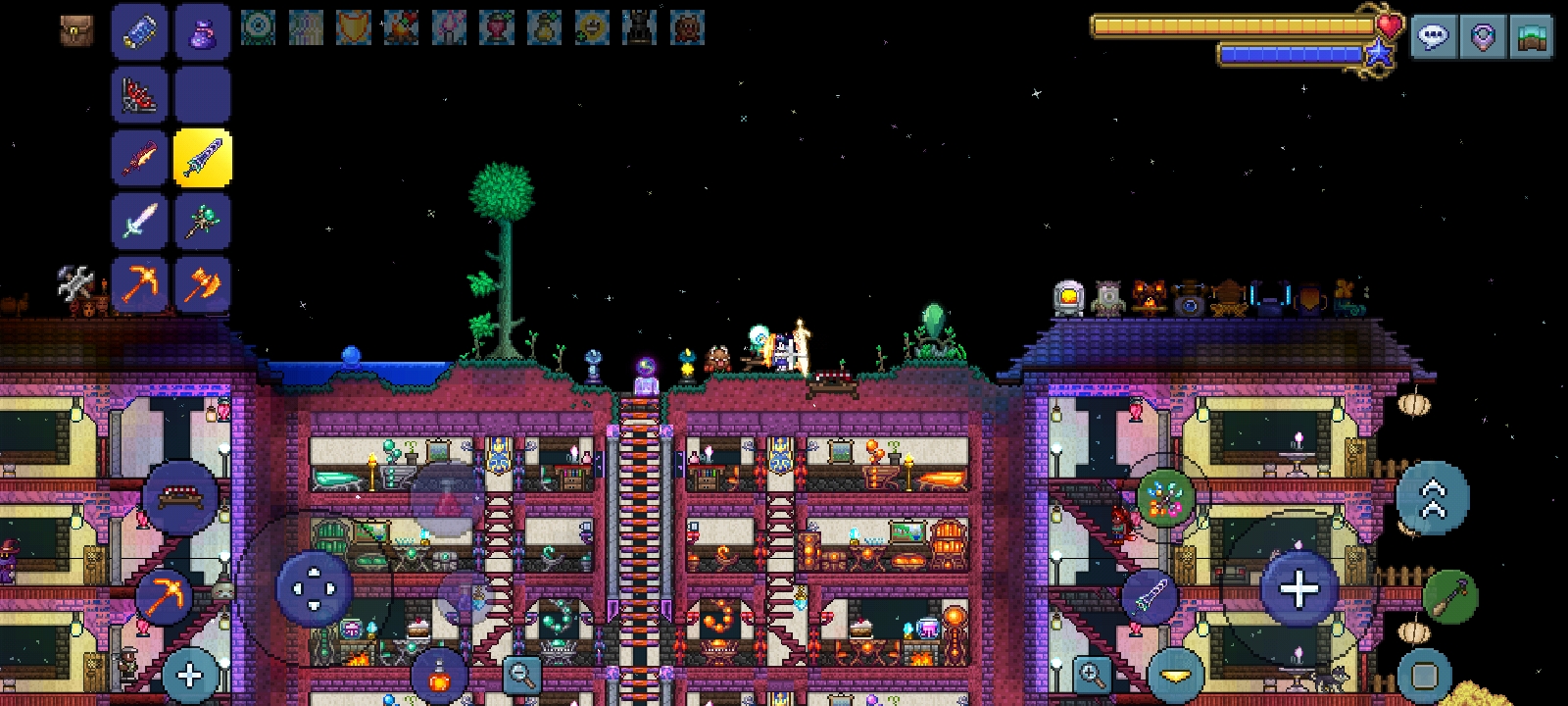Use the grappling hook button
The height and width of the screenshot is (706, 1568).
coord(1449,596)
